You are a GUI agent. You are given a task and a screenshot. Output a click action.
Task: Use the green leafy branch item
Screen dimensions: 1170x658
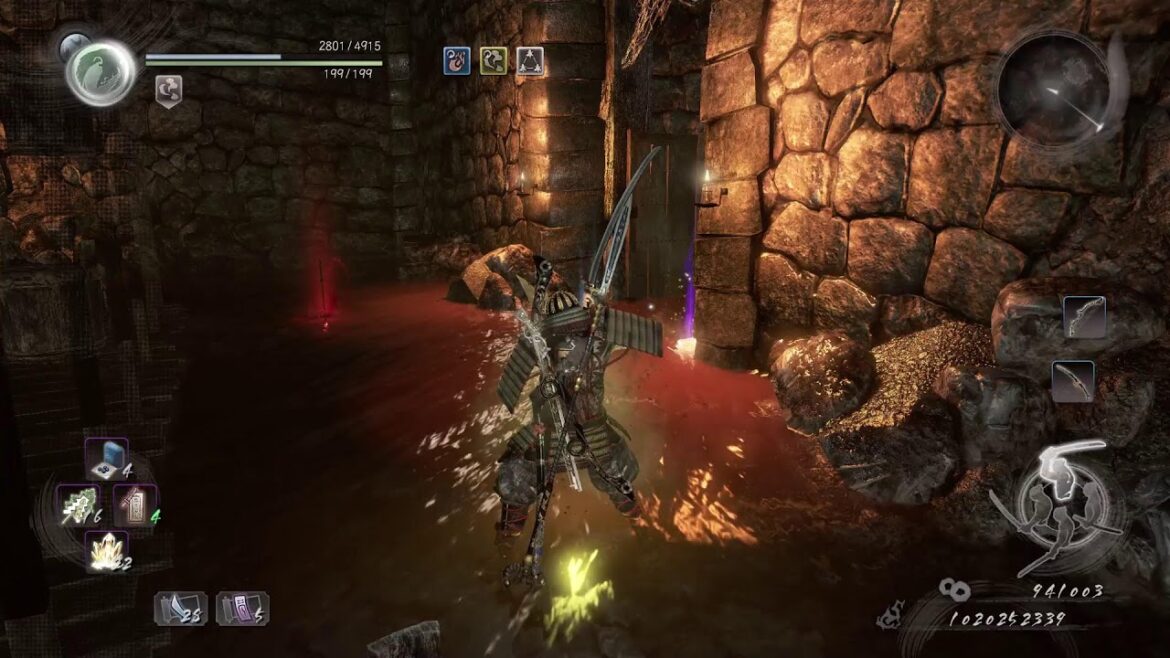coord(81,505)
